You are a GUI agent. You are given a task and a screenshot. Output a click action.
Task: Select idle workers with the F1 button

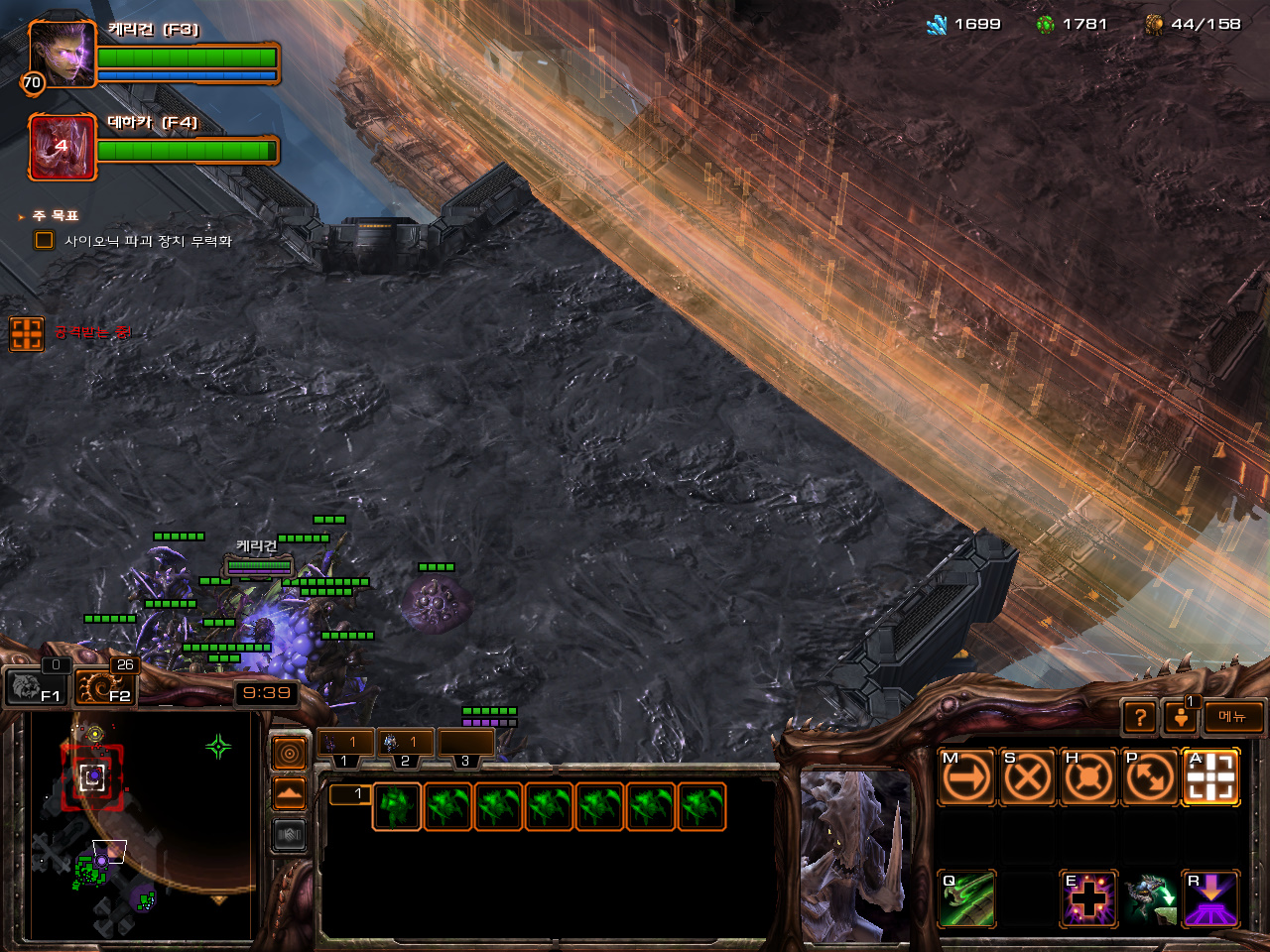[36, 685]
